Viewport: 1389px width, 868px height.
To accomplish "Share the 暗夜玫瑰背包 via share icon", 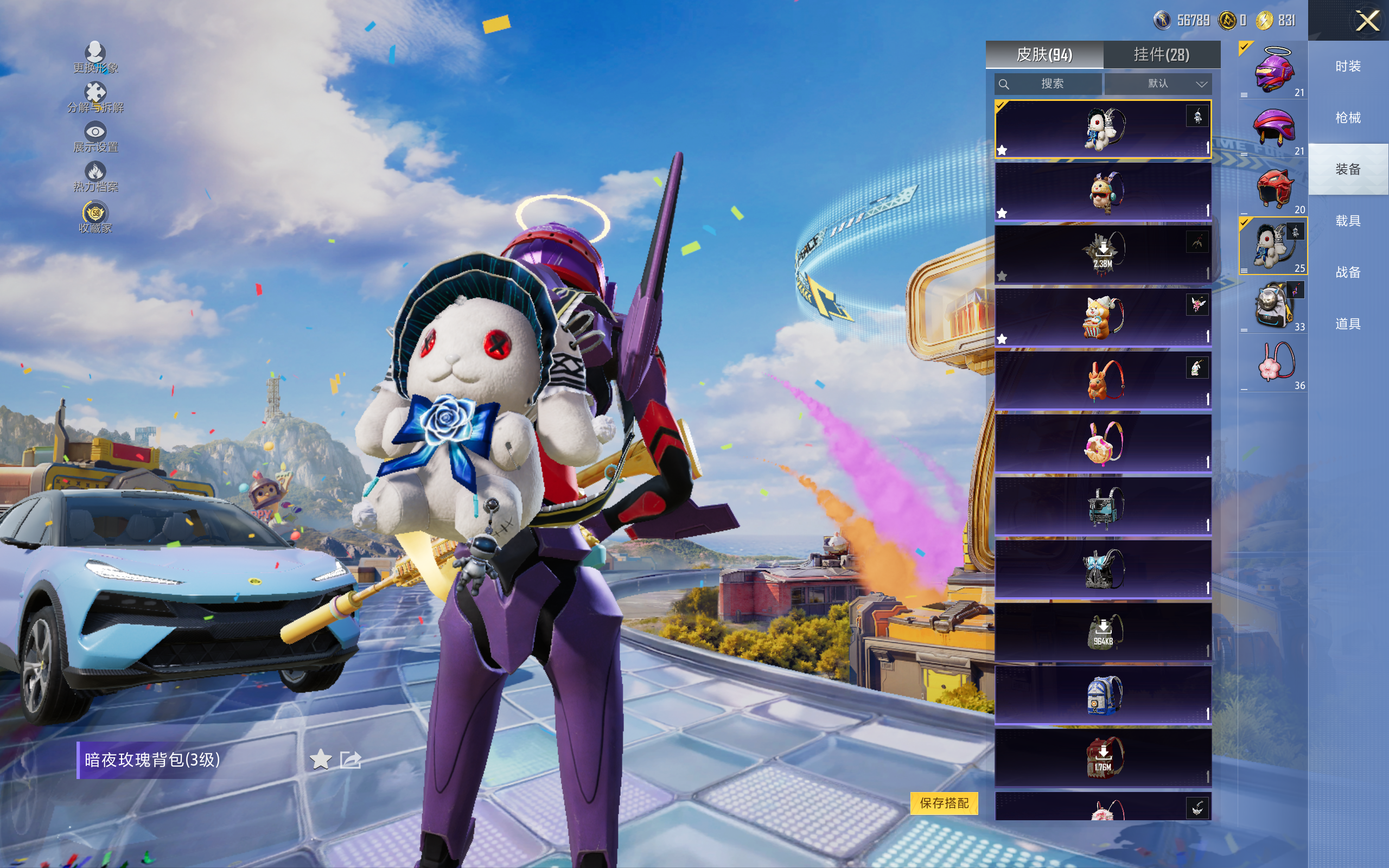I will tap(350, 759).
